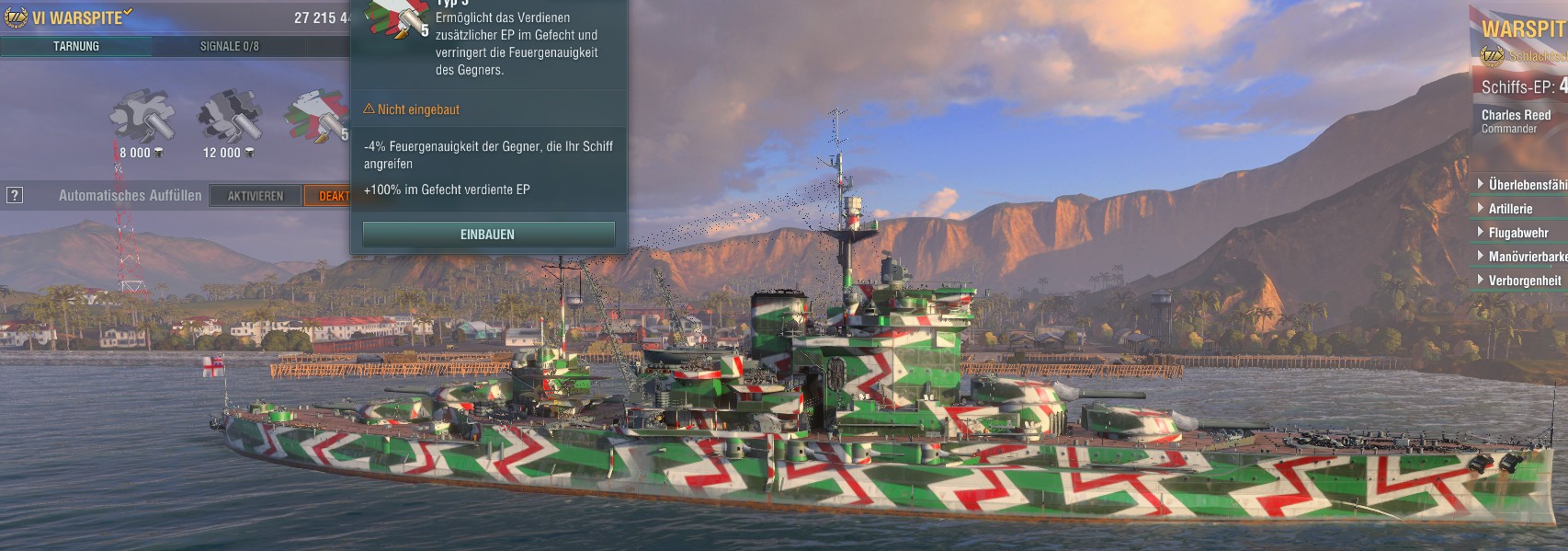Select commander Charles Reed
The height and width of the screenshot is (551, 1568).
pos(1517,121)
